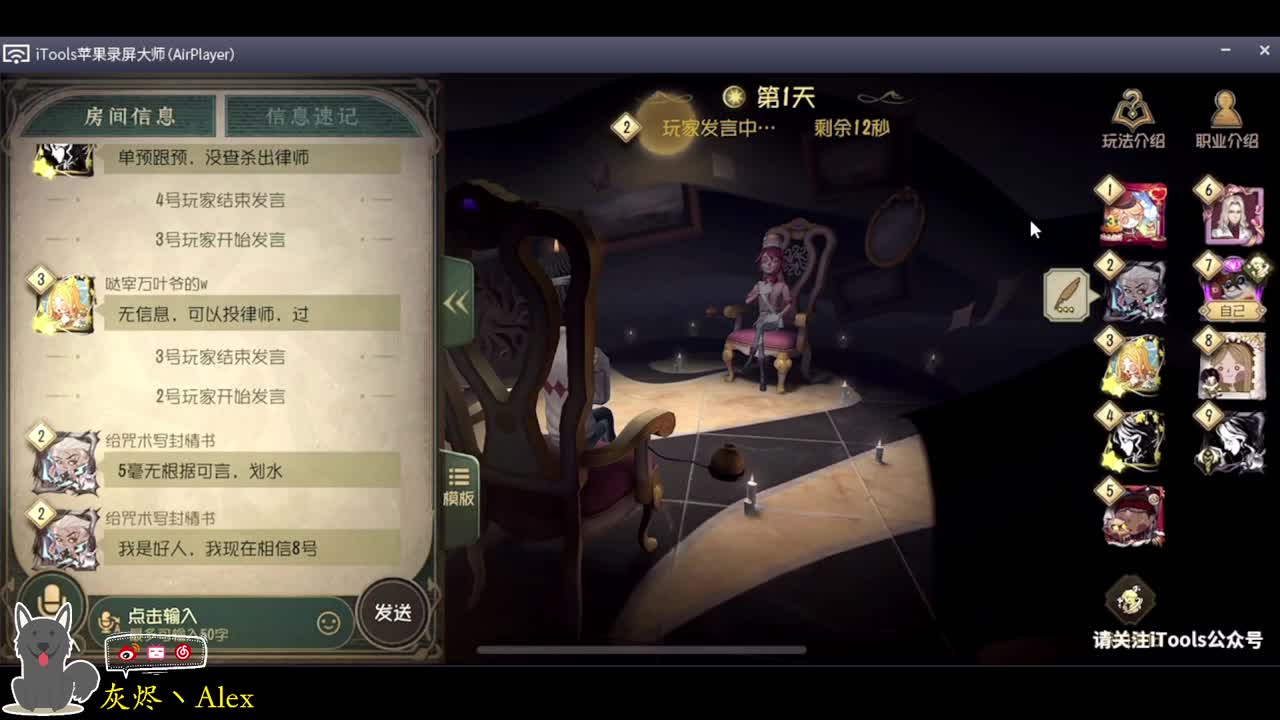Open the emoji picker beside the chat input
The image size is (1280, 720).
(x=330, y=620)
